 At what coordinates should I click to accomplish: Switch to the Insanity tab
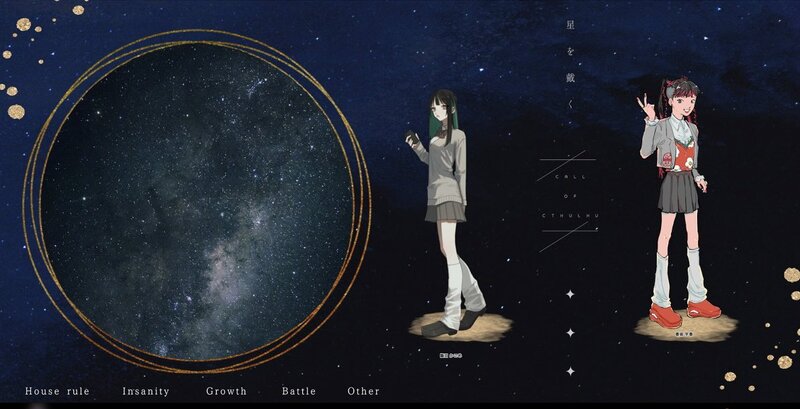pyautogui.click(x=146, y=391)
